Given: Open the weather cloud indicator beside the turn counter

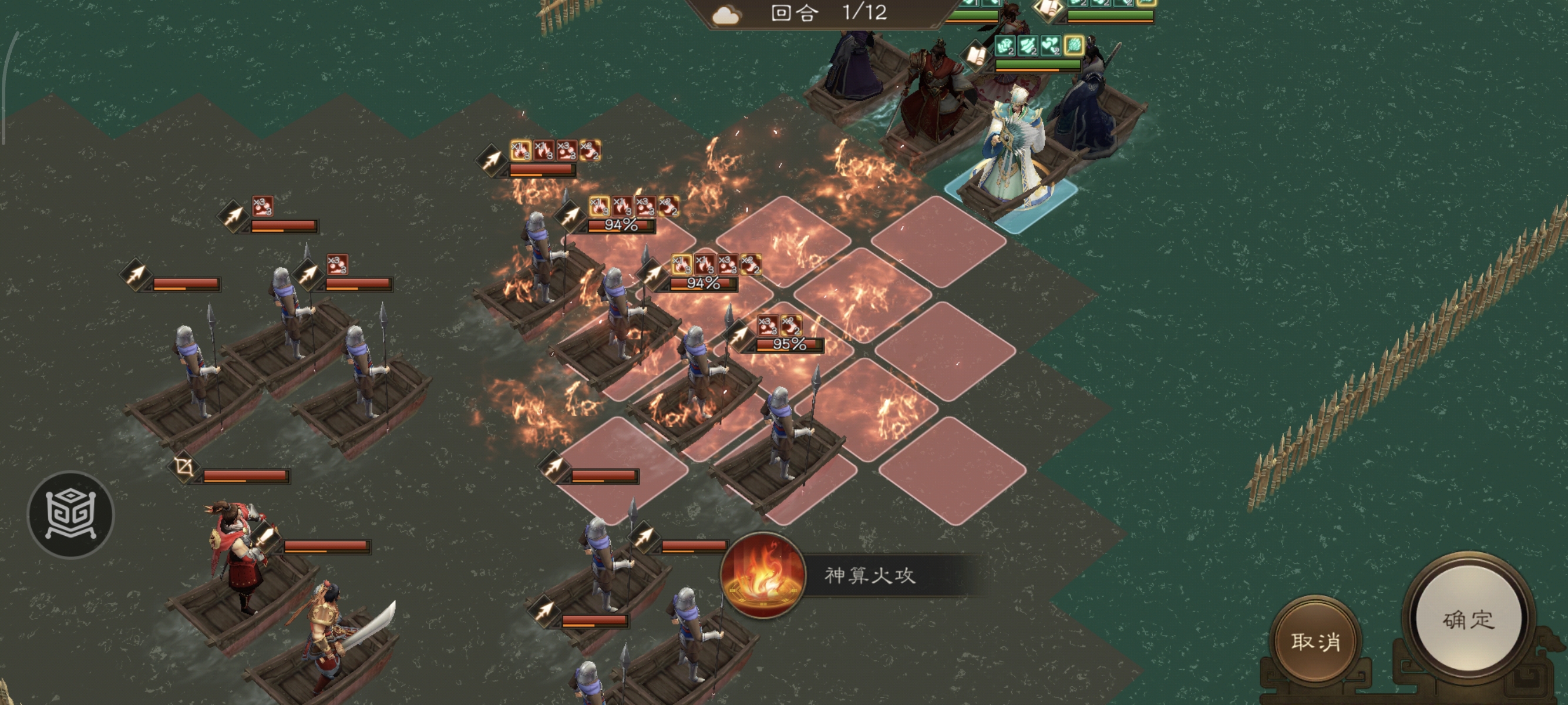Looking at the screenshot, I should coord(726,15).
